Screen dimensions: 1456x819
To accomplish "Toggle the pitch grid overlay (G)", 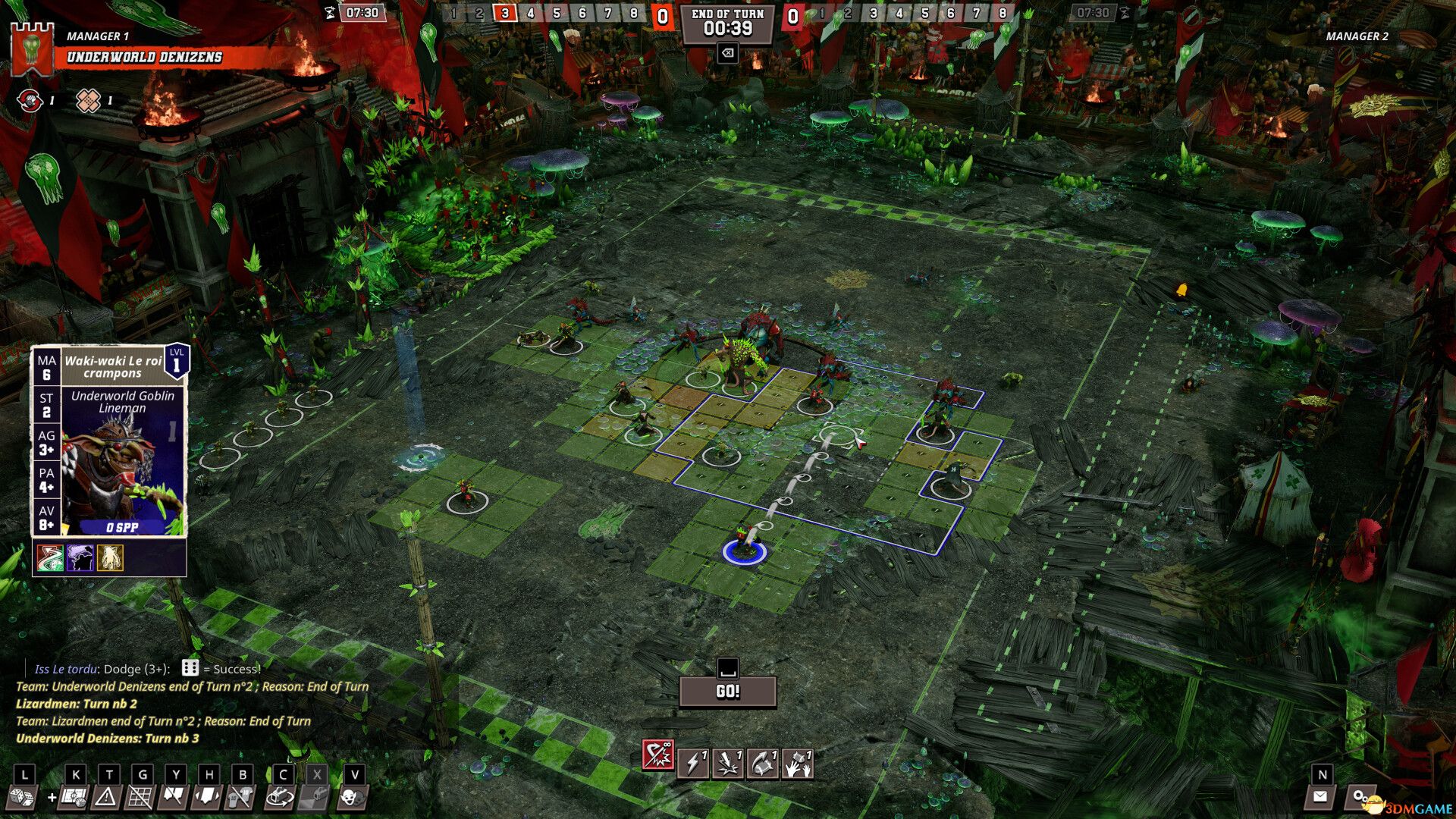I will 143,800.
